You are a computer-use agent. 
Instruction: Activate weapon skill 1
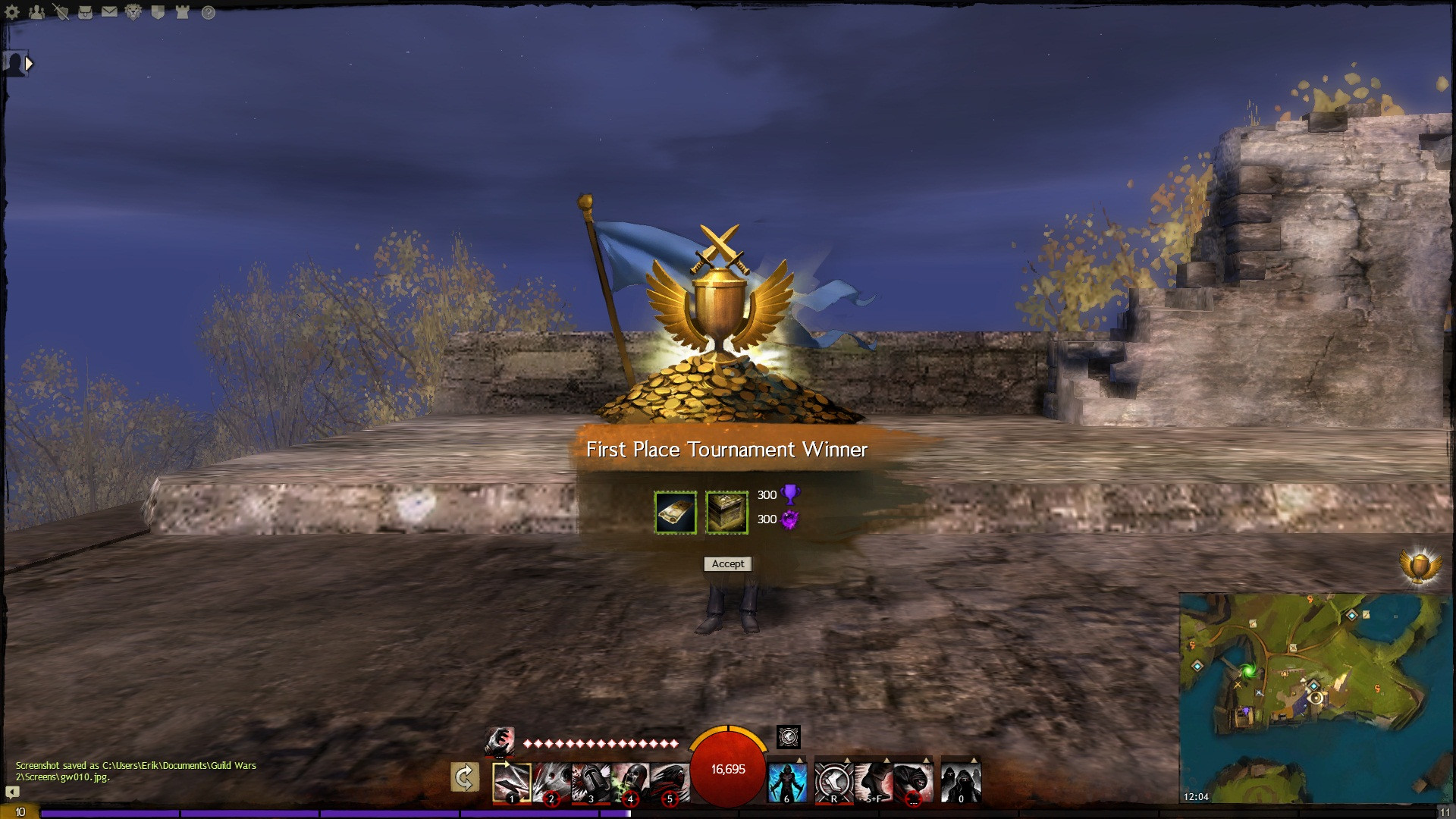[x=512, y=781]
